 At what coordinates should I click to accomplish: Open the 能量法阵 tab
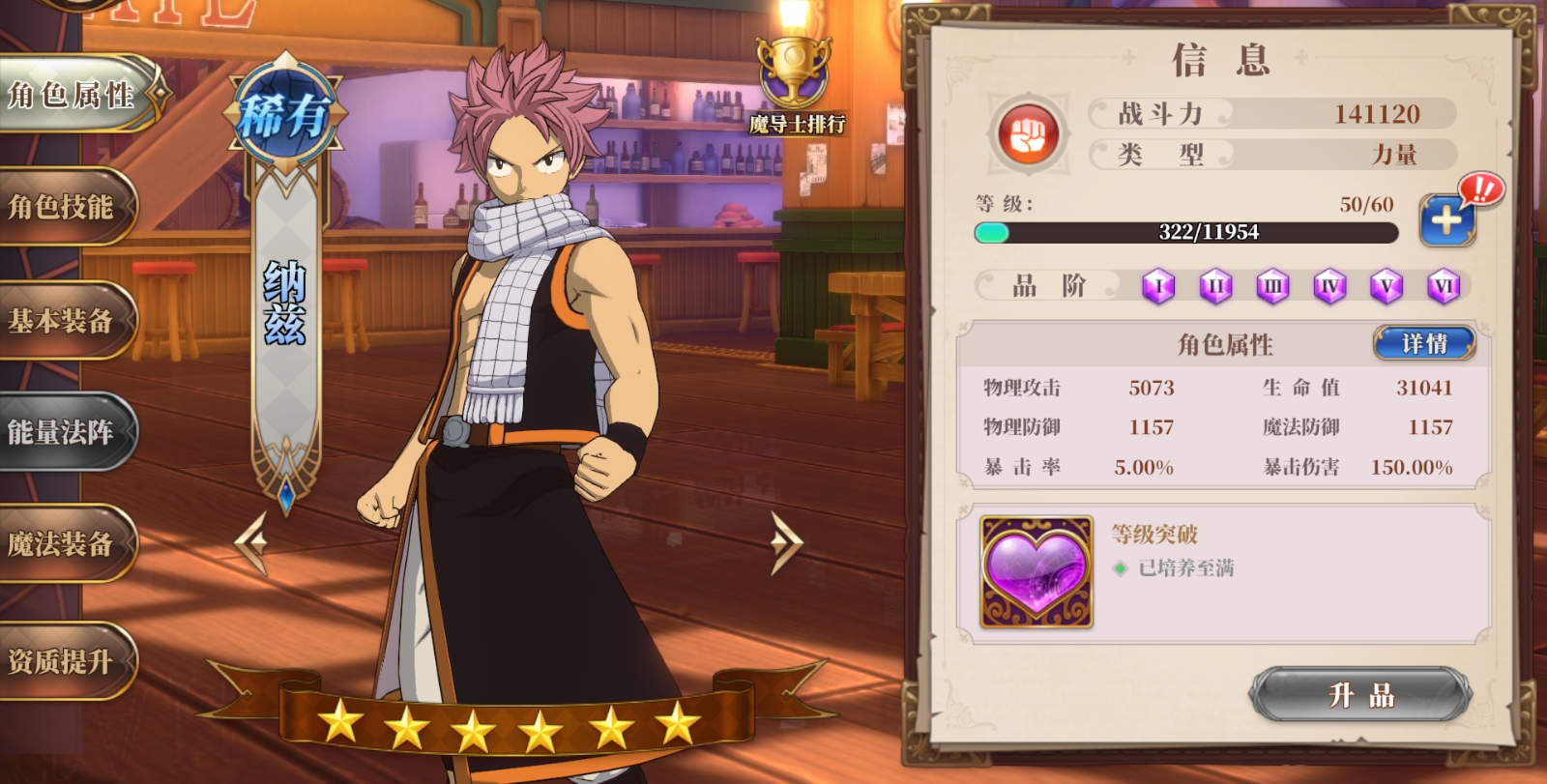click(63, 432)
